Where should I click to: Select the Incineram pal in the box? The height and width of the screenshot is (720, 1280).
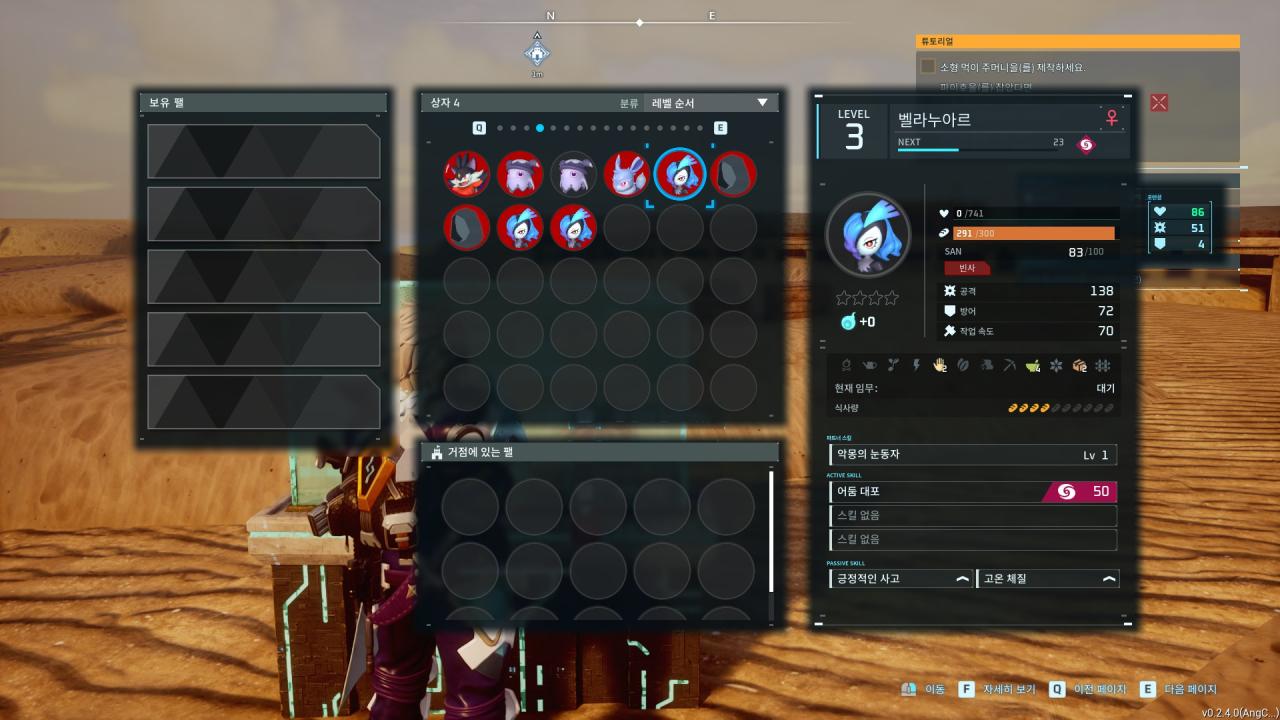point(467,174)
